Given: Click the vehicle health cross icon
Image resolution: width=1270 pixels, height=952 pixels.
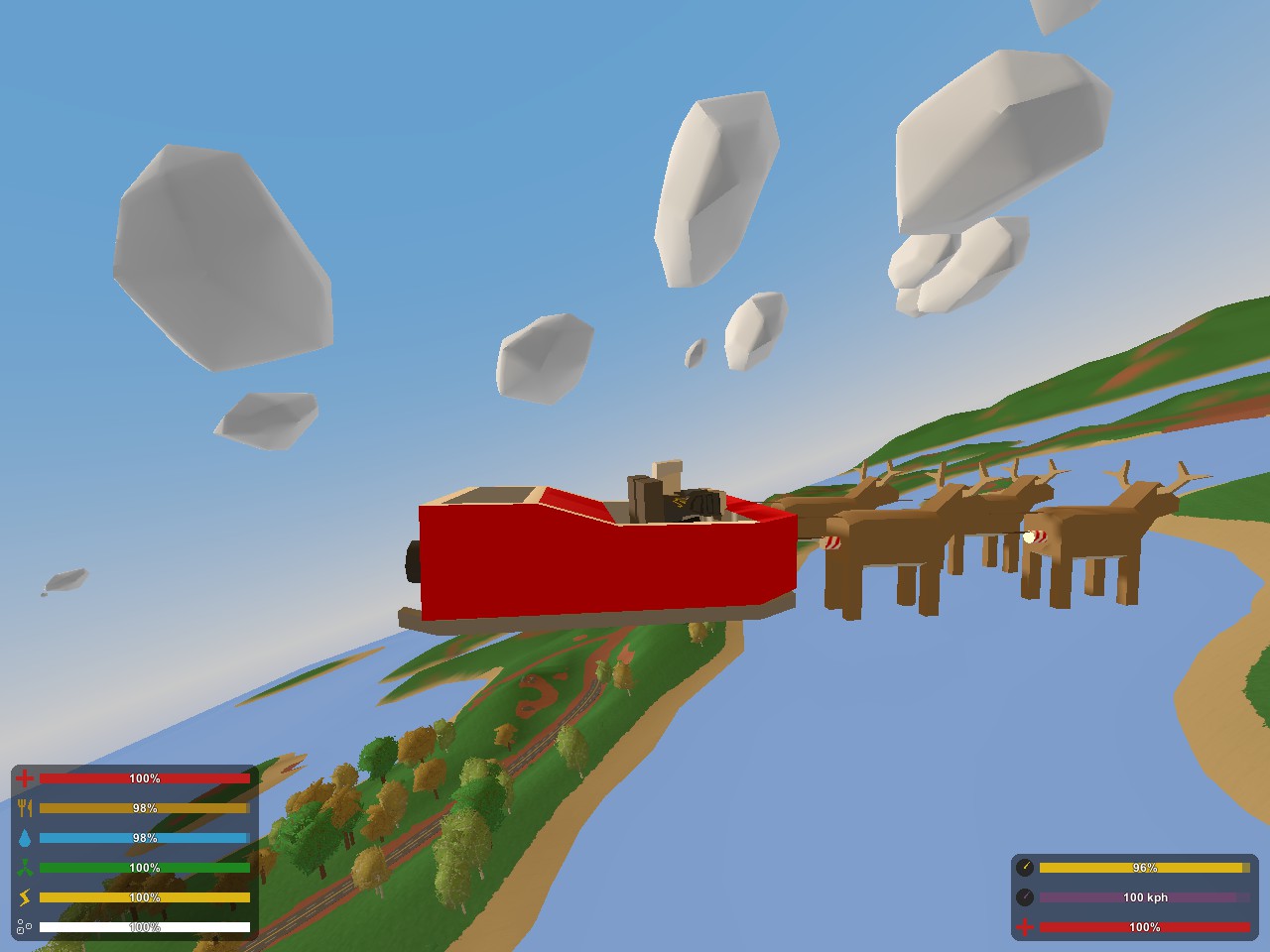Looking at the screenshot, I should 1027,928.
